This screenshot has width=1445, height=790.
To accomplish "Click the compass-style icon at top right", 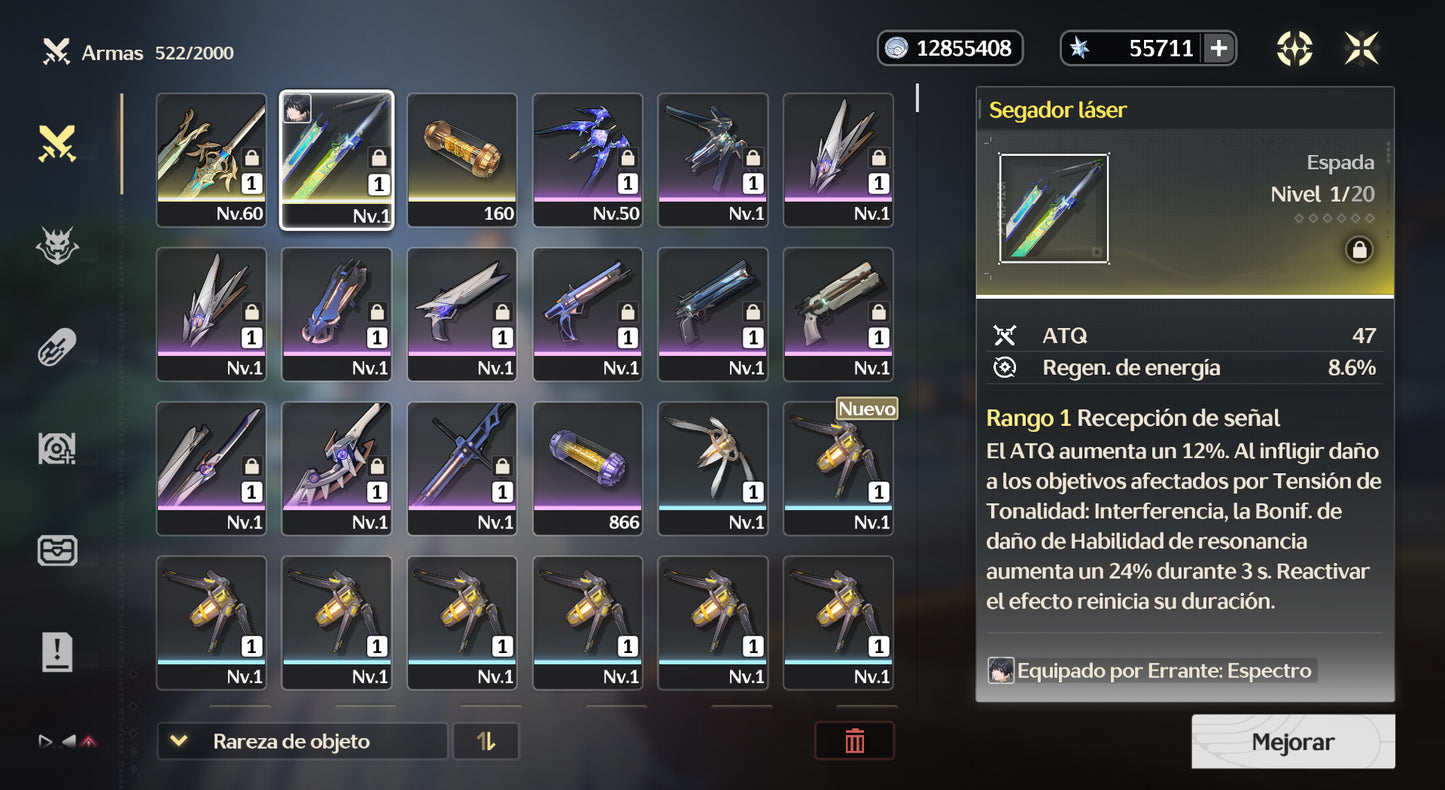I will click(1295, 47).
